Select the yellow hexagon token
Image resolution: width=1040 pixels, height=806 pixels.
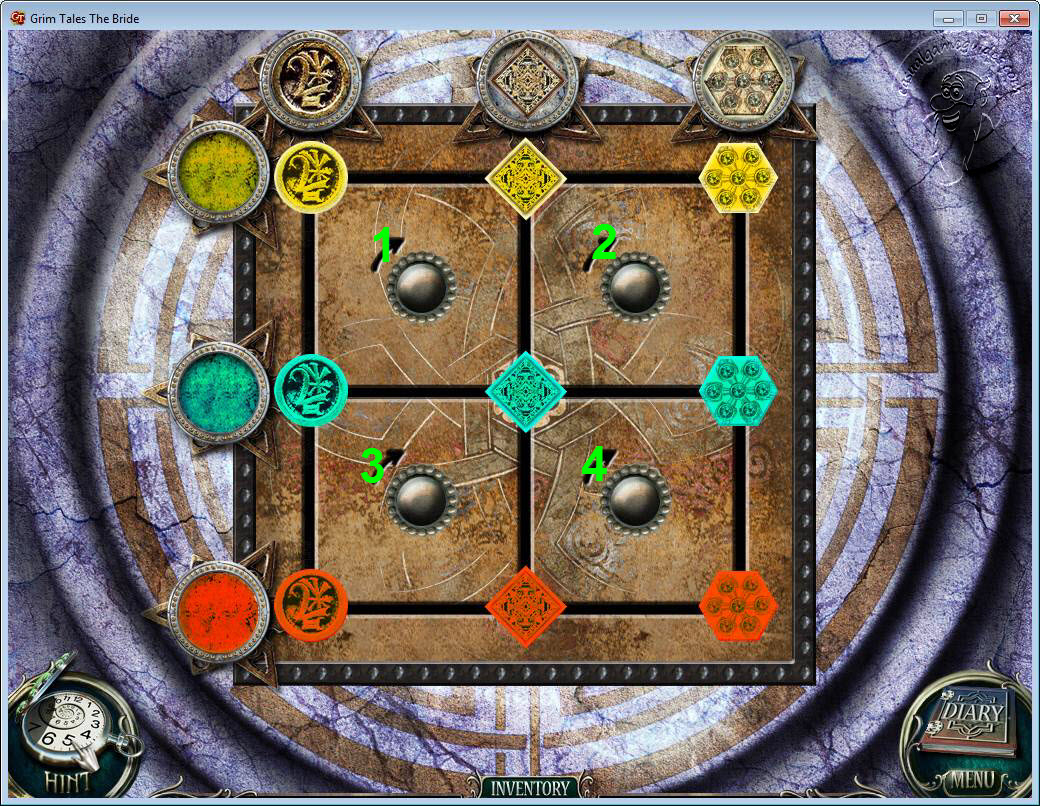(738, 177)
